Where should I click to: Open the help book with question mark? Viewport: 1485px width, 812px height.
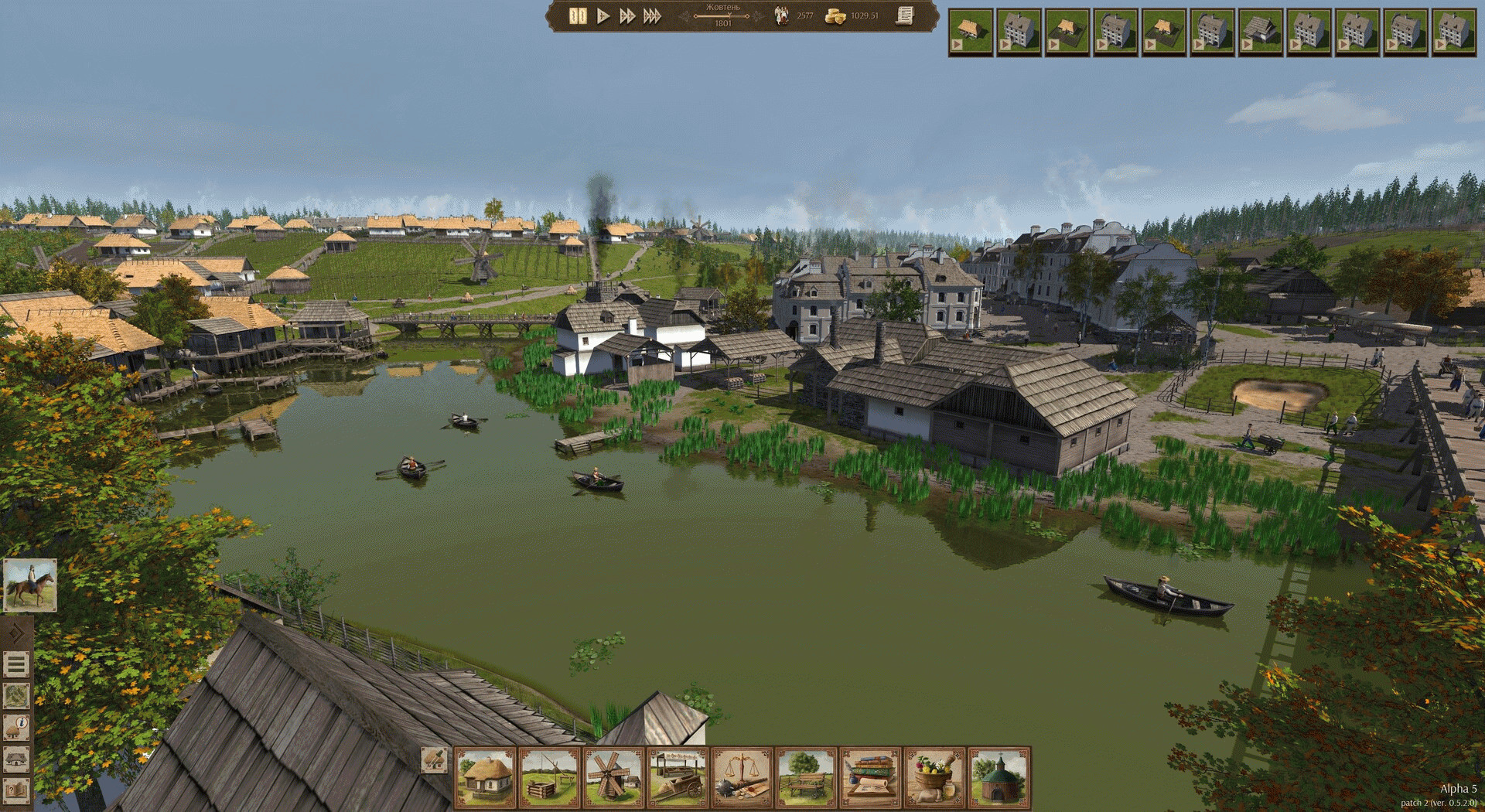coord(17,790)
